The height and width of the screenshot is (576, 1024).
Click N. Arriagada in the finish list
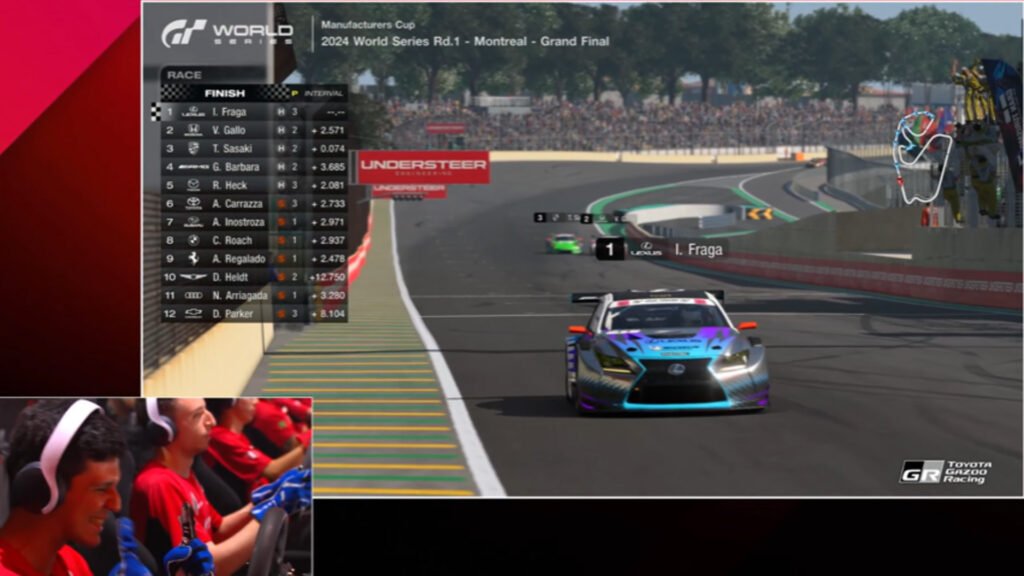coord(254,295)
